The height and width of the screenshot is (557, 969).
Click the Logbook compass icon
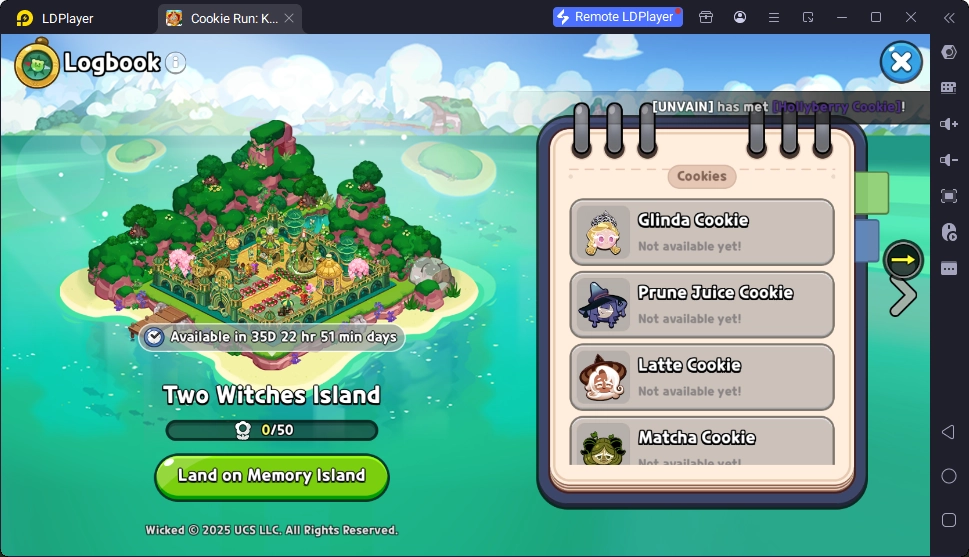[37, 63]
